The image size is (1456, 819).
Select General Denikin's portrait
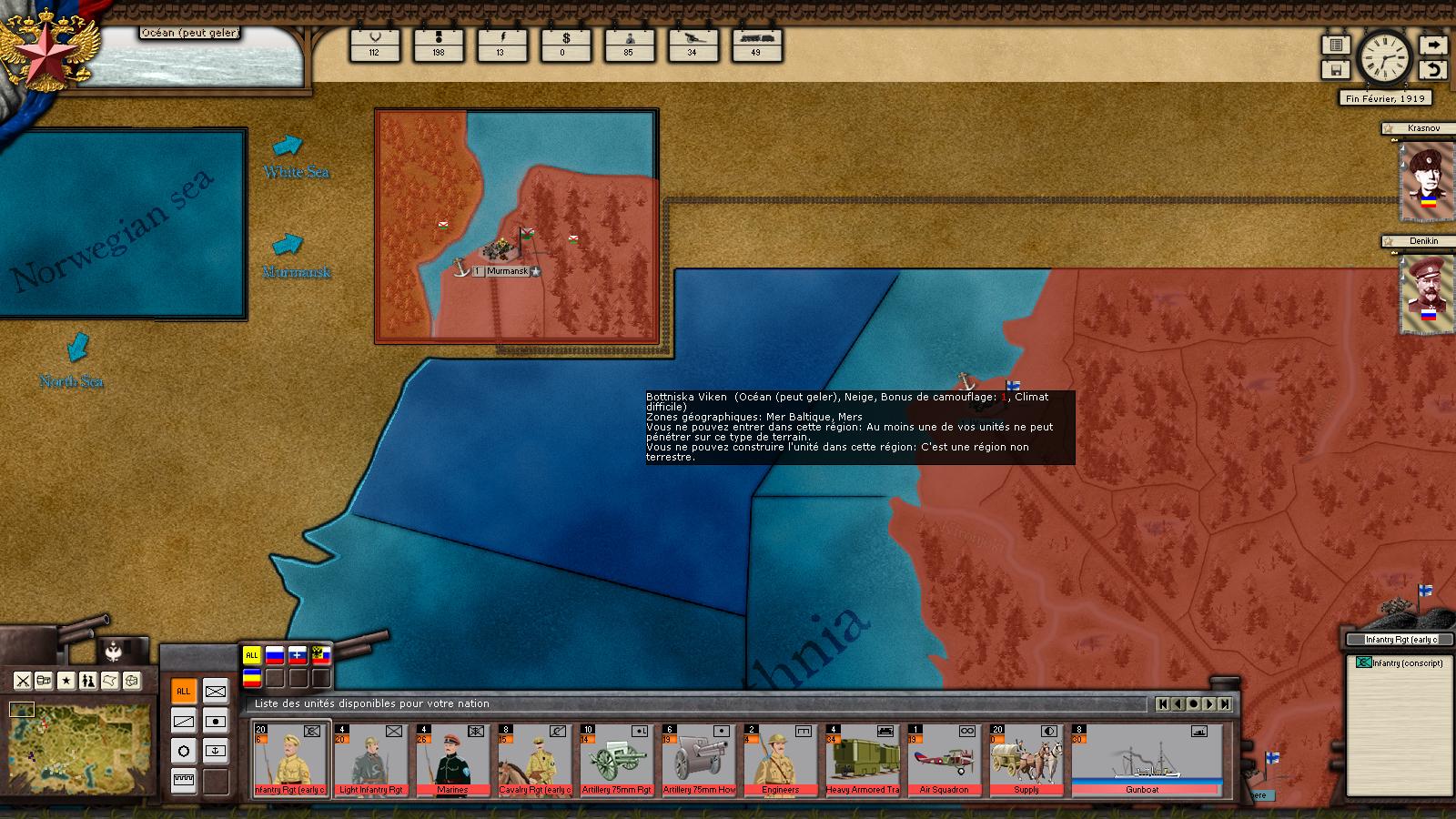point(1424,293)
